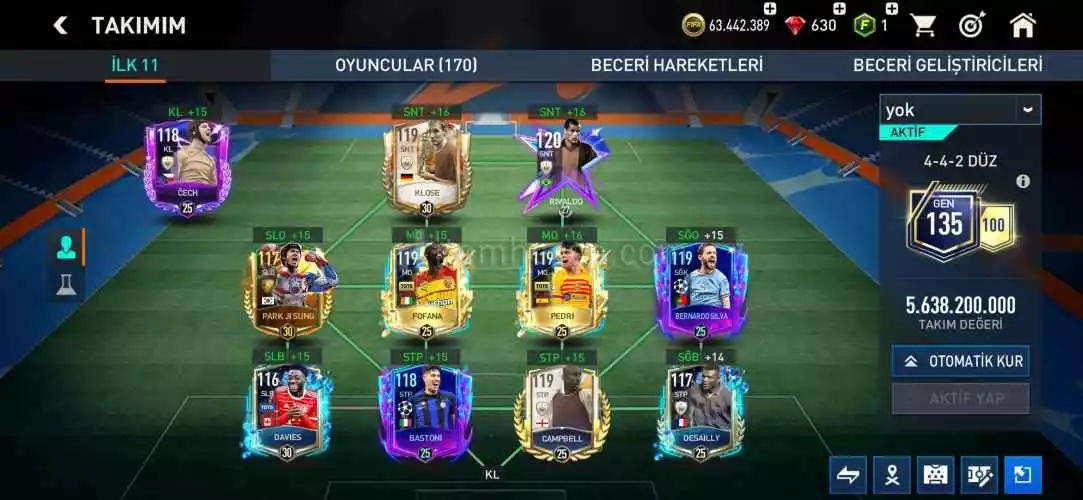Return to the home screen
1083x500 pixels.
tap(1022, 25)
